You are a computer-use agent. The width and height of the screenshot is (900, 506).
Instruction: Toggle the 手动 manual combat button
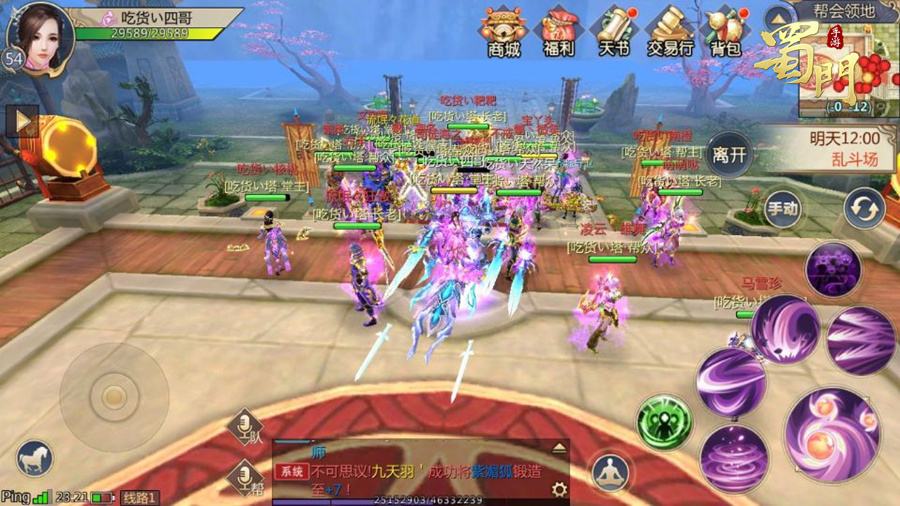(783, 209)
